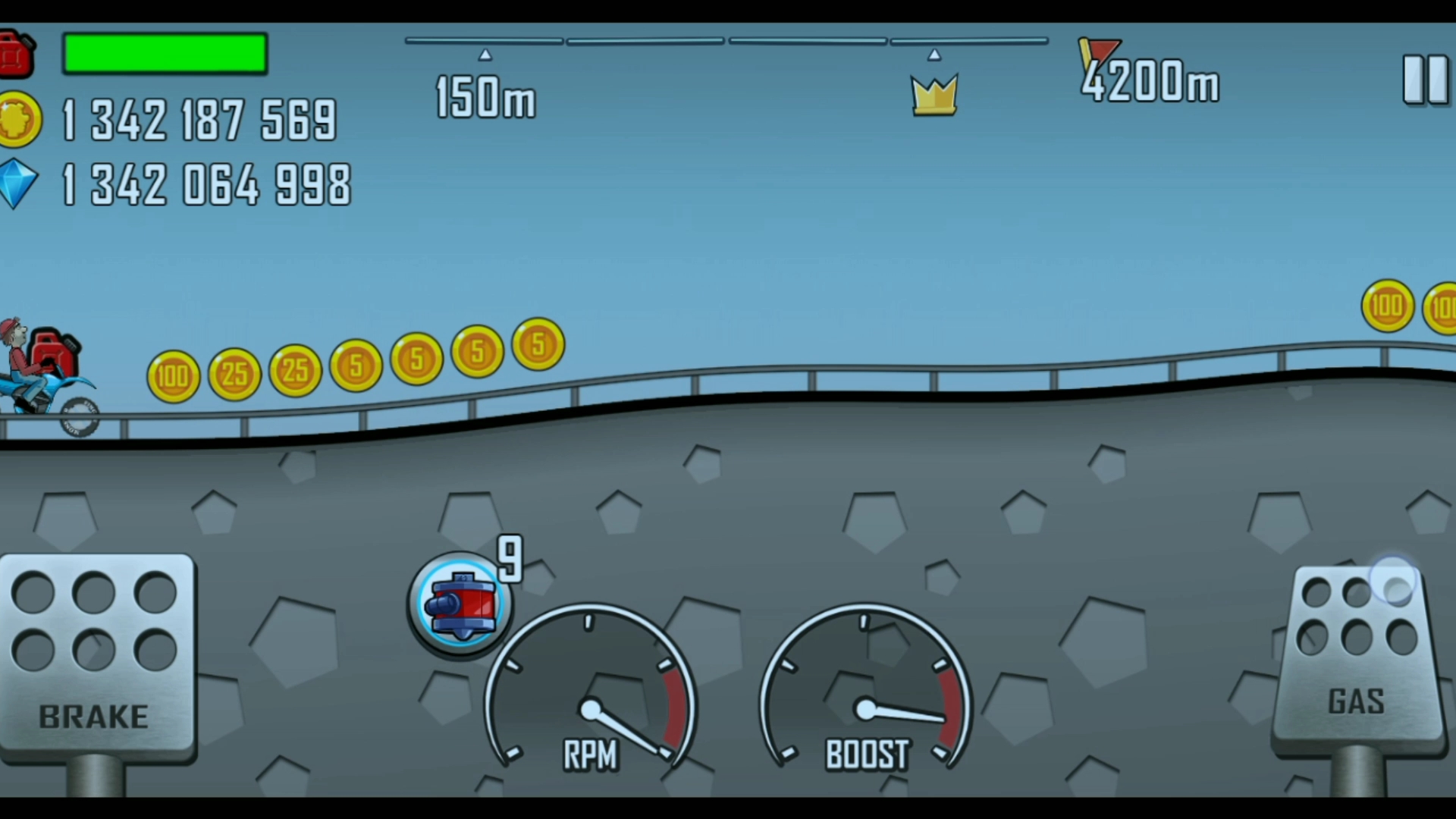Pause the game with the pause button
This screenshot has width=1456, height=819.
click(1425, 80)
